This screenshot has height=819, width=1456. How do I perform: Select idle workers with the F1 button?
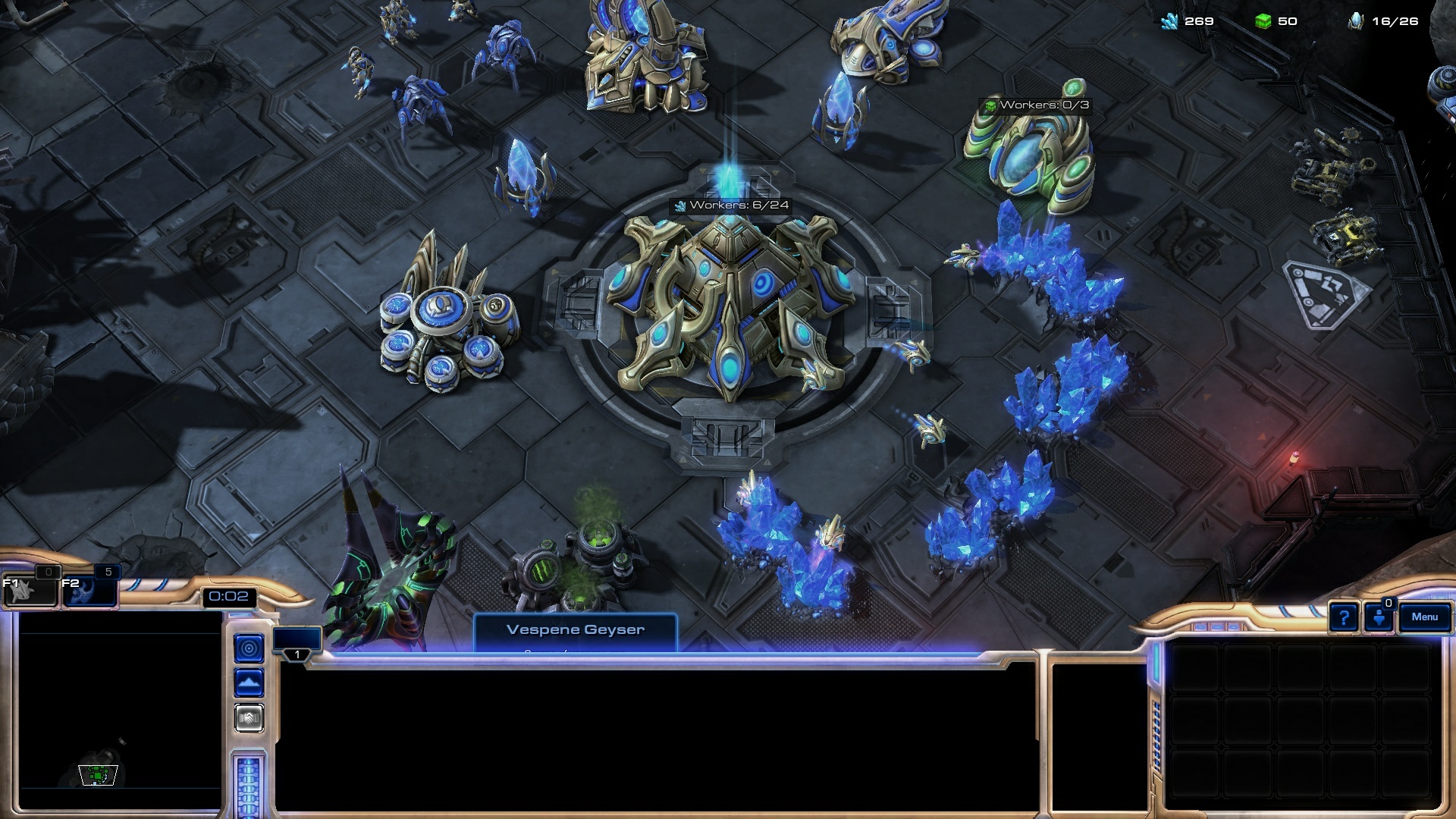30,590
